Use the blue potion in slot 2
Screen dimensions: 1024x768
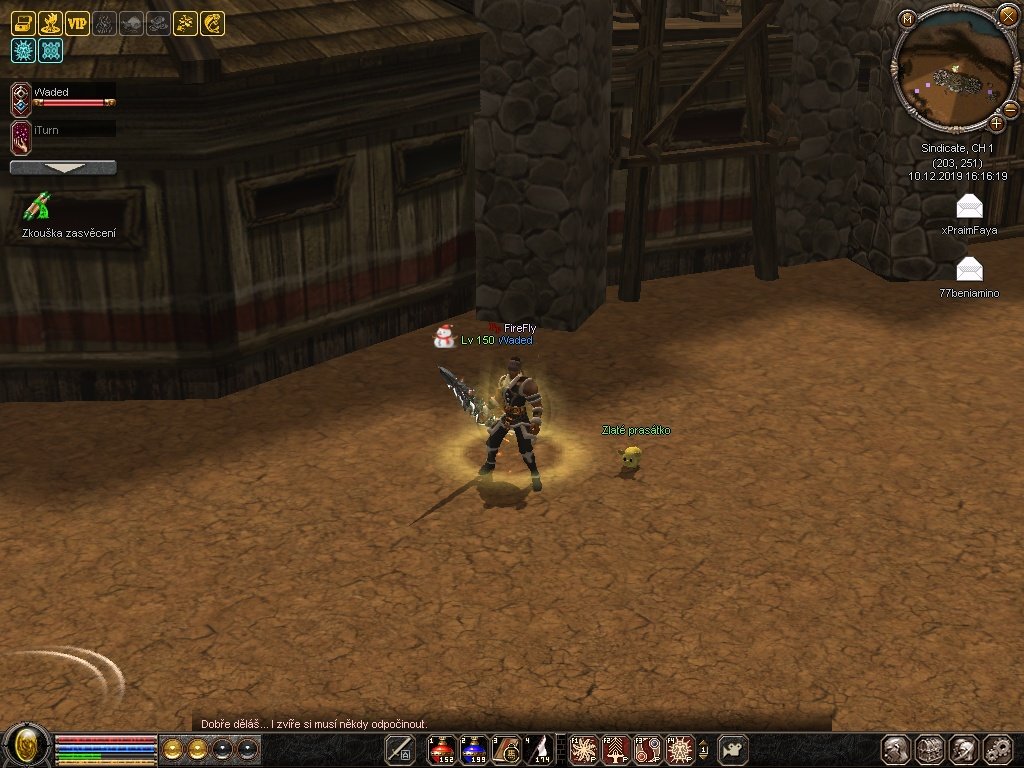[x=474, y=749]
